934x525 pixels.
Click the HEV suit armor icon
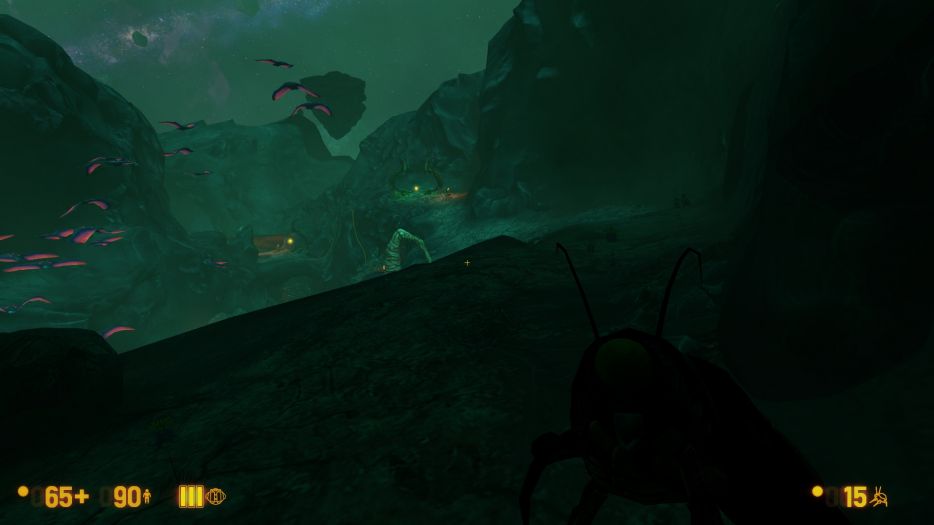[x=147, y=496]
